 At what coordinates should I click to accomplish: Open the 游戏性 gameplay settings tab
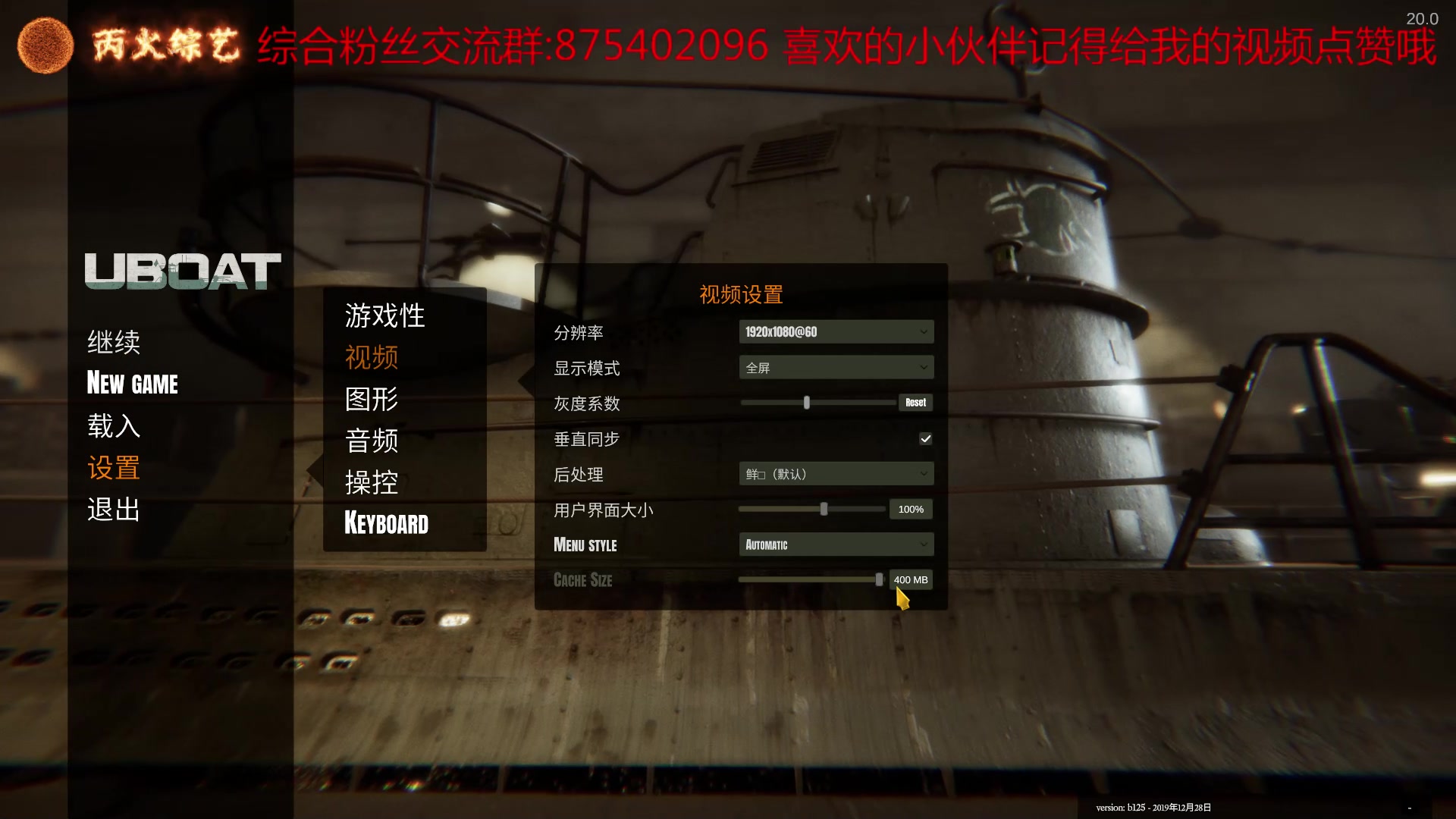384,315
